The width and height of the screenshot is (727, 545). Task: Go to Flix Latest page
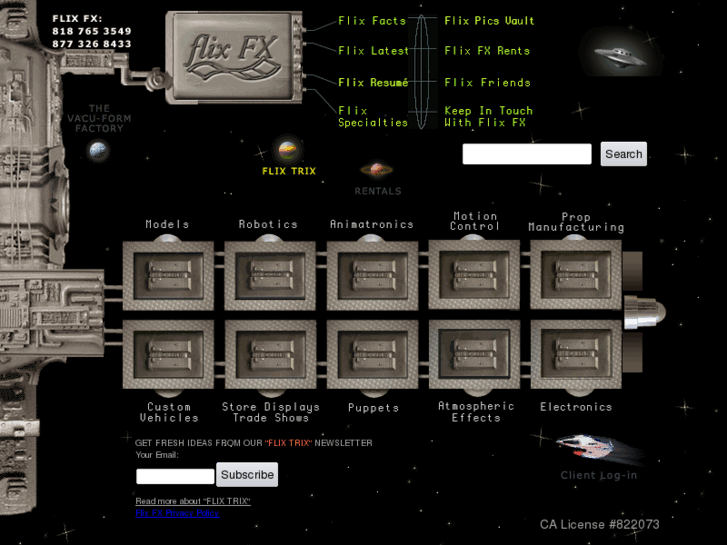pos(373,51)
